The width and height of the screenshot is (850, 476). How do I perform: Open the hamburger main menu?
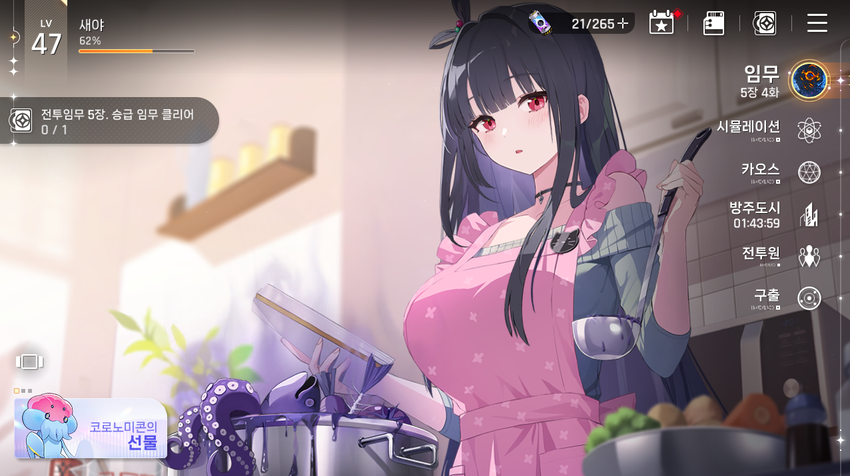pyautogui.click(x=817, y=23)
